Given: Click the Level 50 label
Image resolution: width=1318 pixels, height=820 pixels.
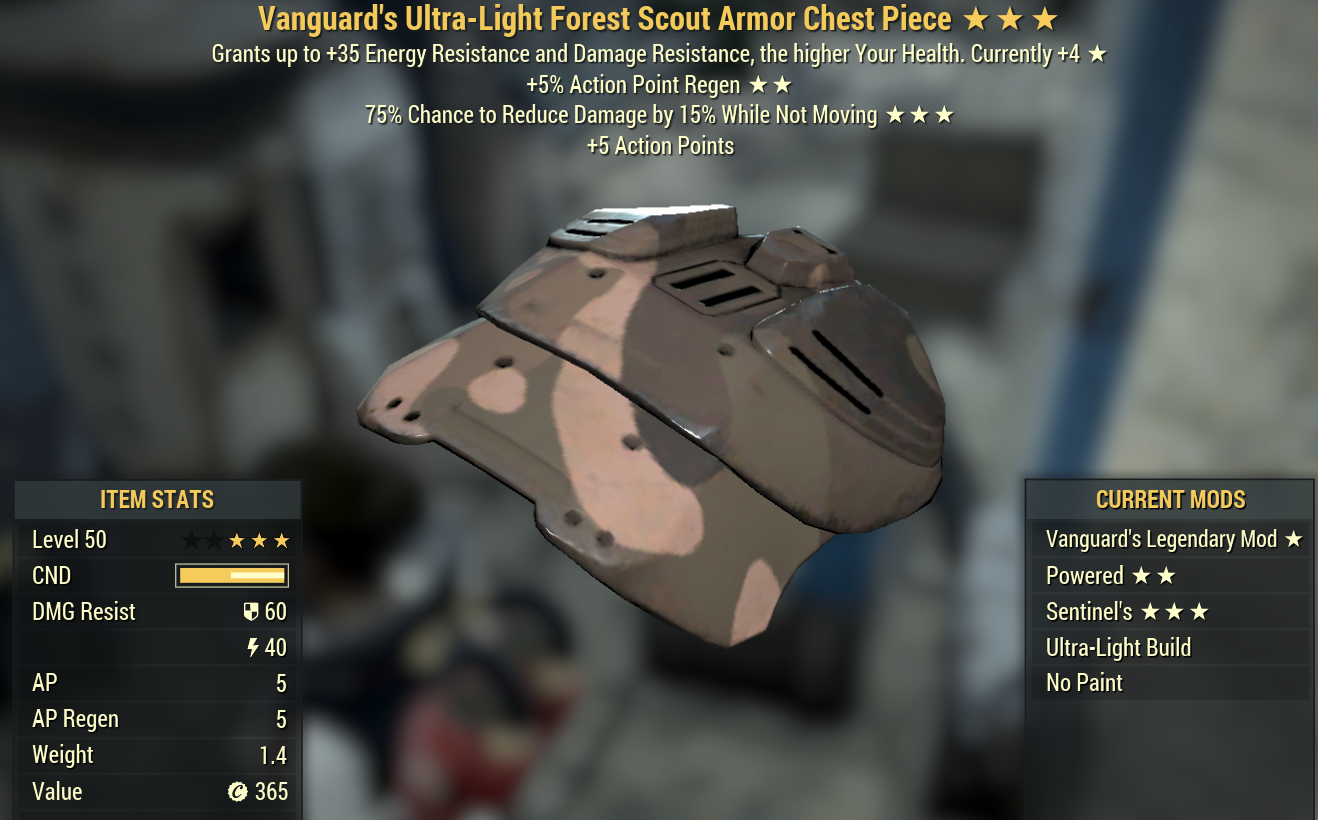Looking at the screenshot, I should [69, 539].
